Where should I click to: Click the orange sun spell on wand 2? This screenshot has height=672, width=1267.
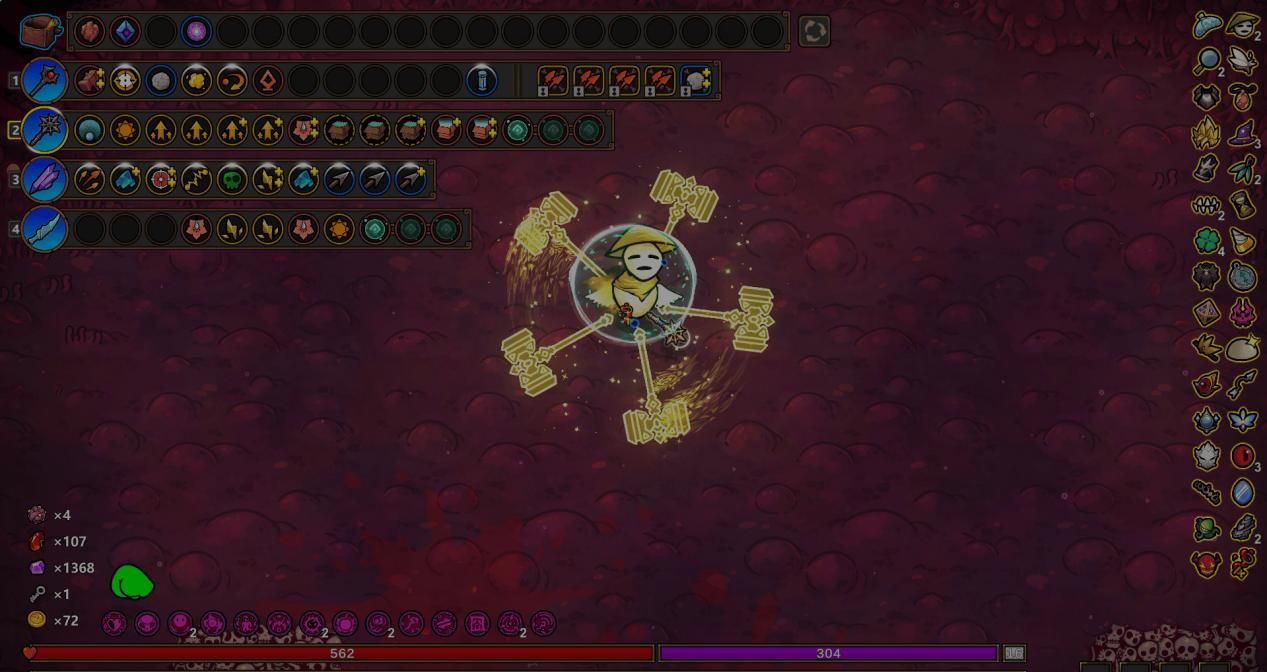pyautogui.click(x=125, y=130)
